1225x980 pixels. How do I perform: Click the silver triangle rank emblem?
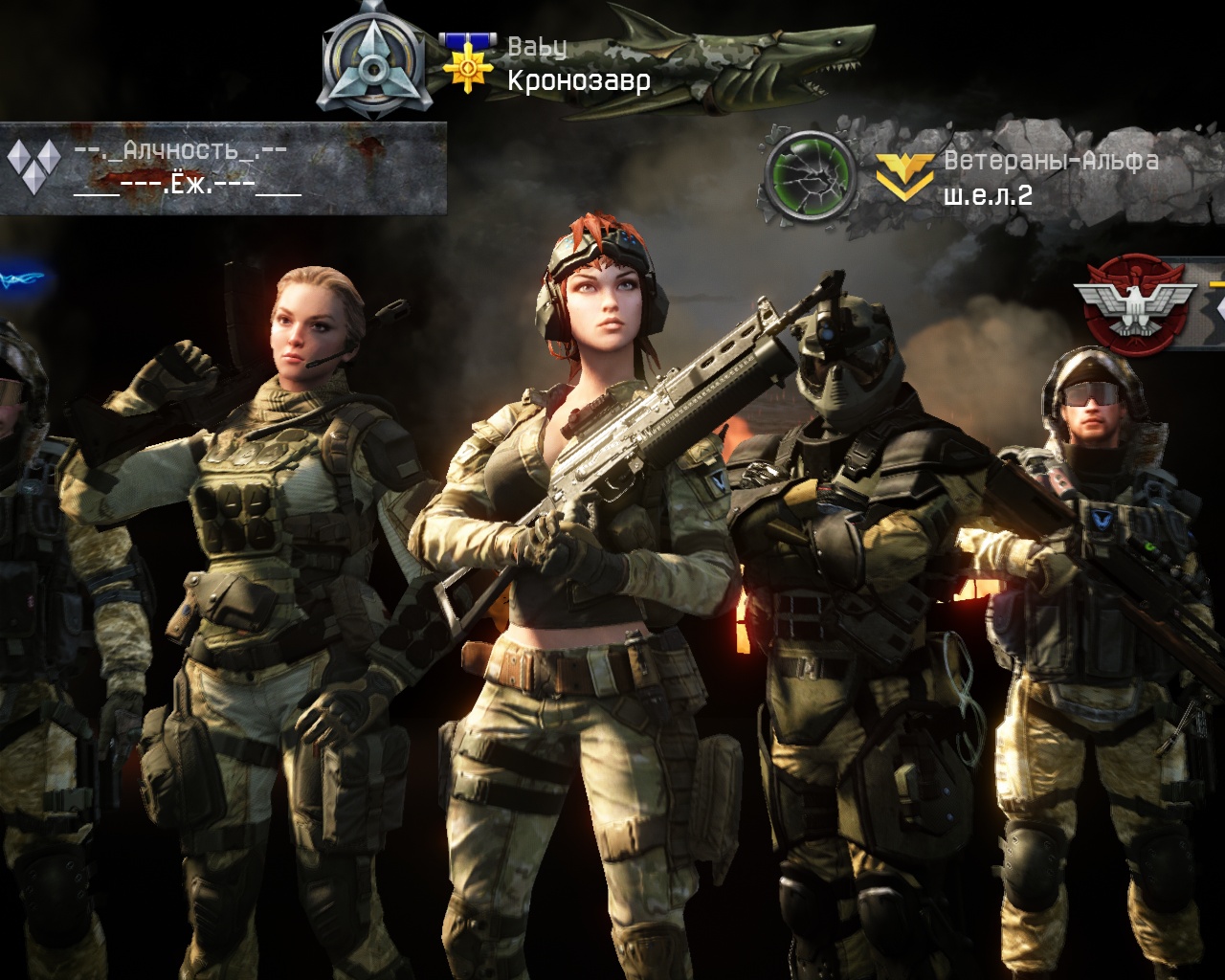tap(371, 61)
